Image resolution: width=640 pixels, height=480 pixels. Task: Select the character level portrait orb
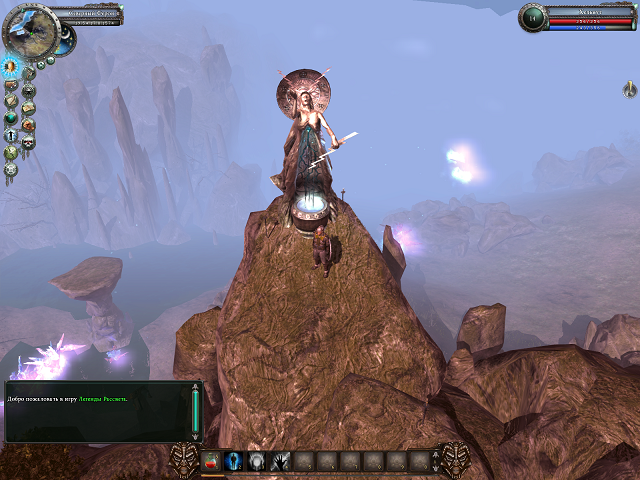[x=534, y=17]
